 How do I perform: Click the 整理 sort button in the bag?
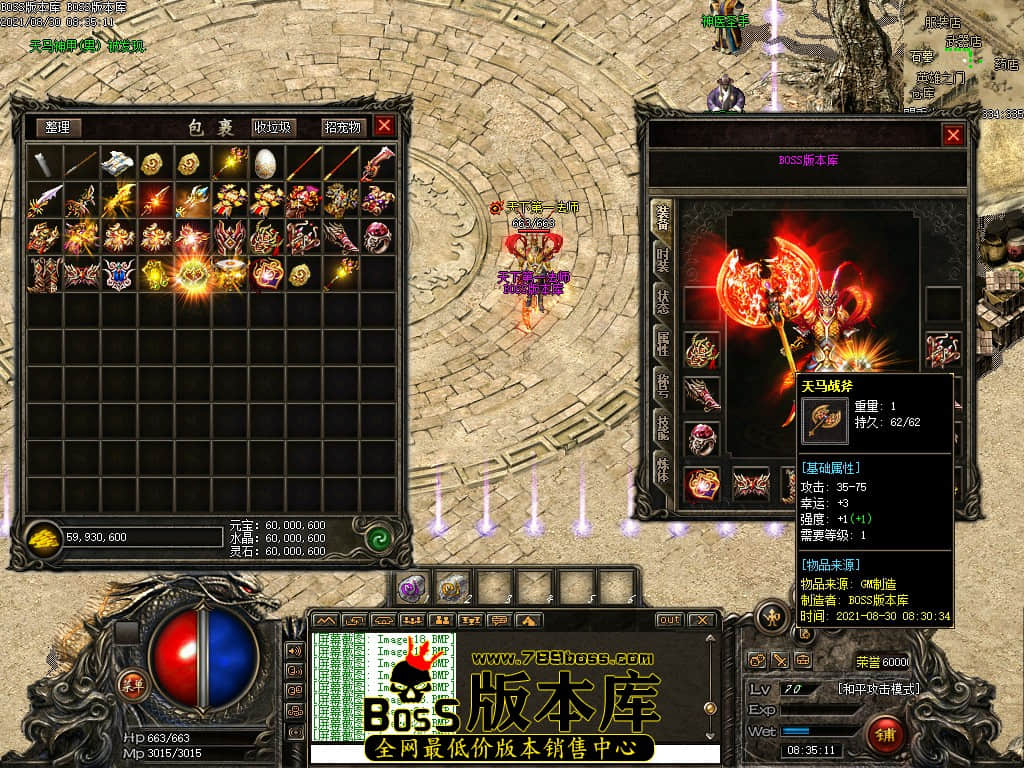point(58,128)
